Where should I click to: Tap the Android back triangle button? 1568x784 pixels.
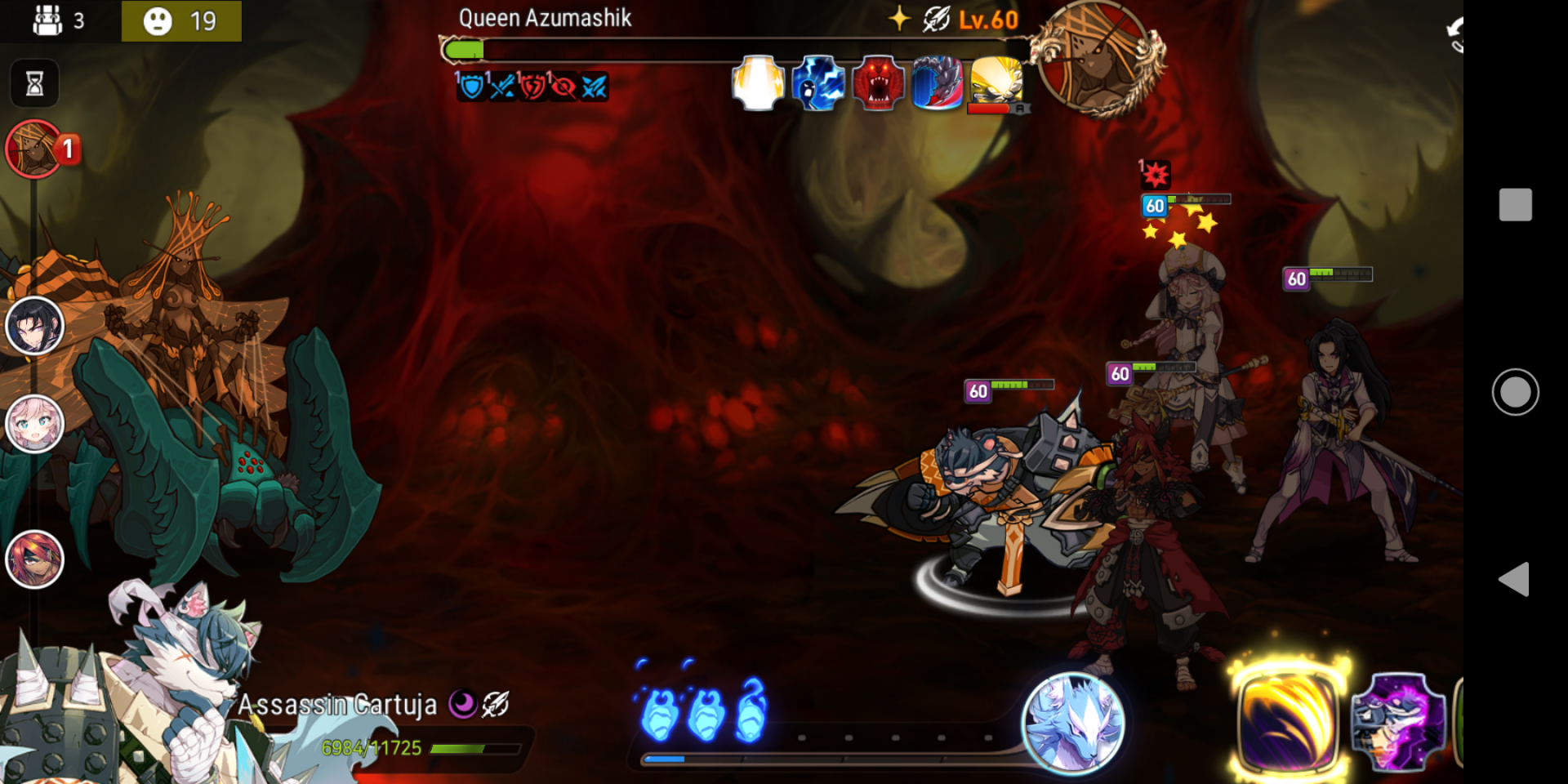(1513, 579)
